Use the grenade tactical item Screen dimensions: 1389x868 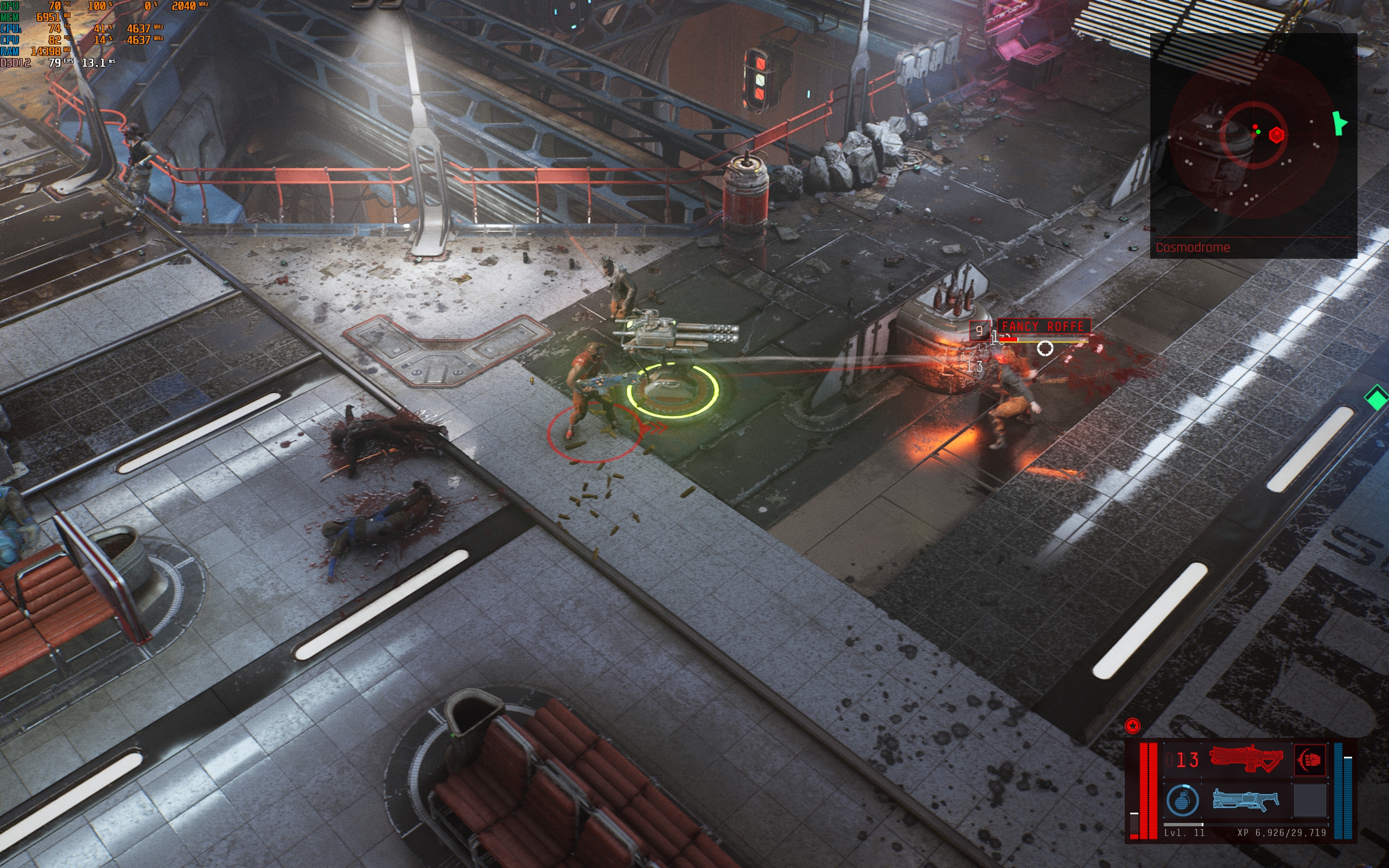click(x=1182, y=800)
